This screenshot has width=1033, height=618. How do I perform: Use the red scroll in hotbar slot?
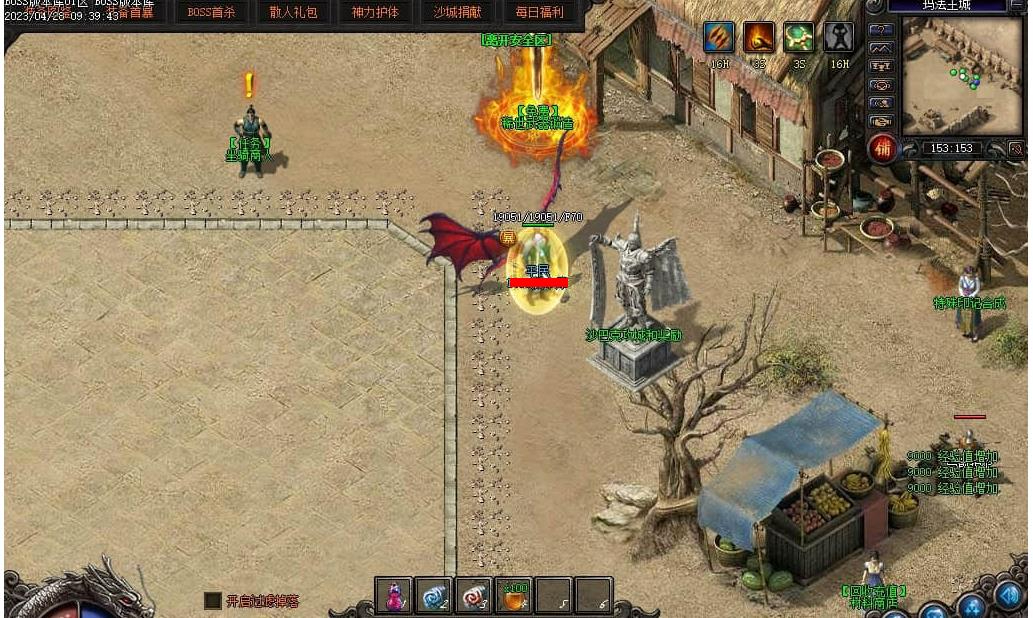[x=474, y=596]
